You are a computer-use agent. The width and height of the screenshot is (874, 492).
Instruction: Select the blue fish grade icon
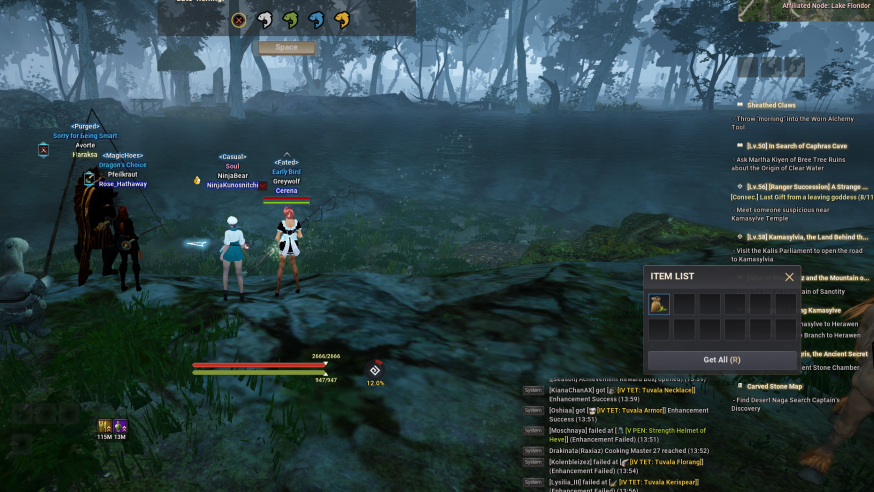point(316,19)
